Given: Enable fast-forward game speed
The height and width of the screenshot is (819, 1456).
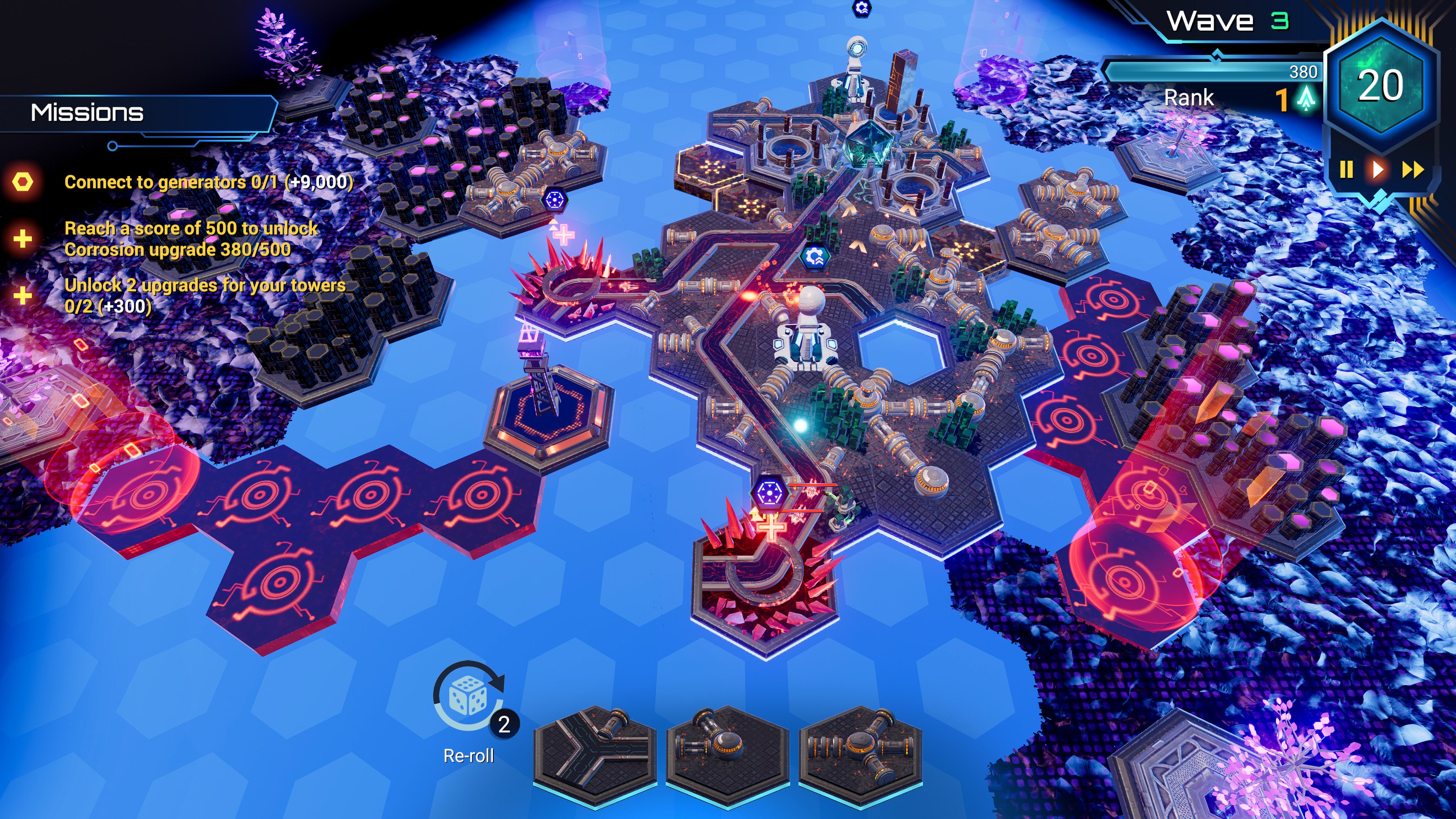Looking at the screenshot, I should pyautogui.click(x=1413, y=170).
